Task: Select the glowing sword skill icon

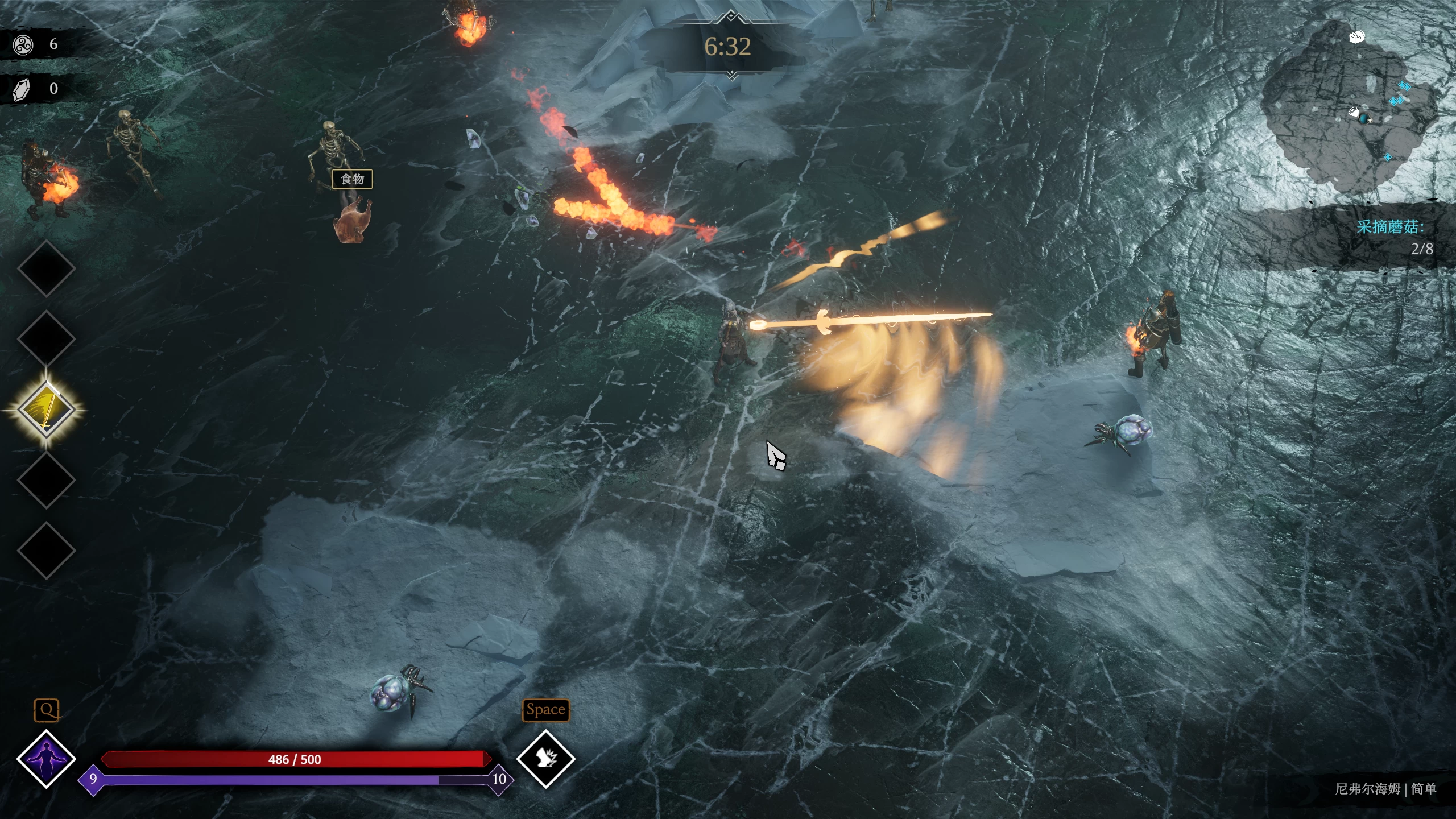Action: 45,408
